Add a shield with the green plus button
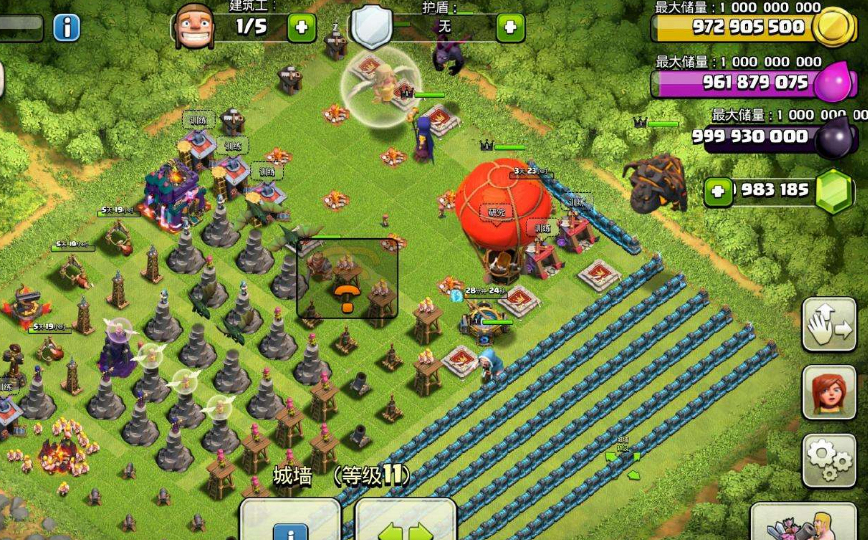Image resolution: width=868 pixels, height=540 pixels. pos(510,27)
